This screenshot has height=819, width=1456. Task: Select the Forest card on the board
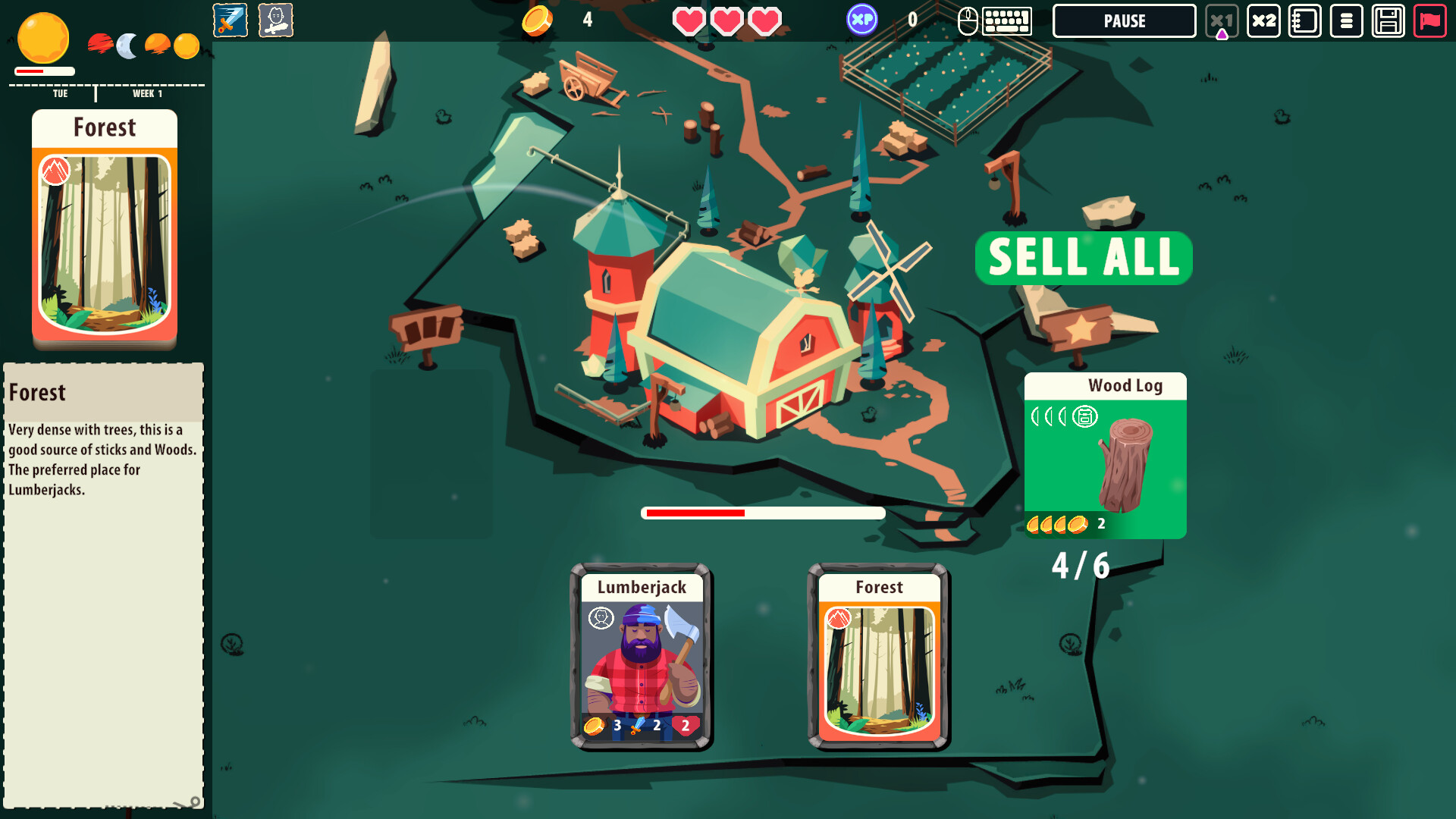(879, 657)
